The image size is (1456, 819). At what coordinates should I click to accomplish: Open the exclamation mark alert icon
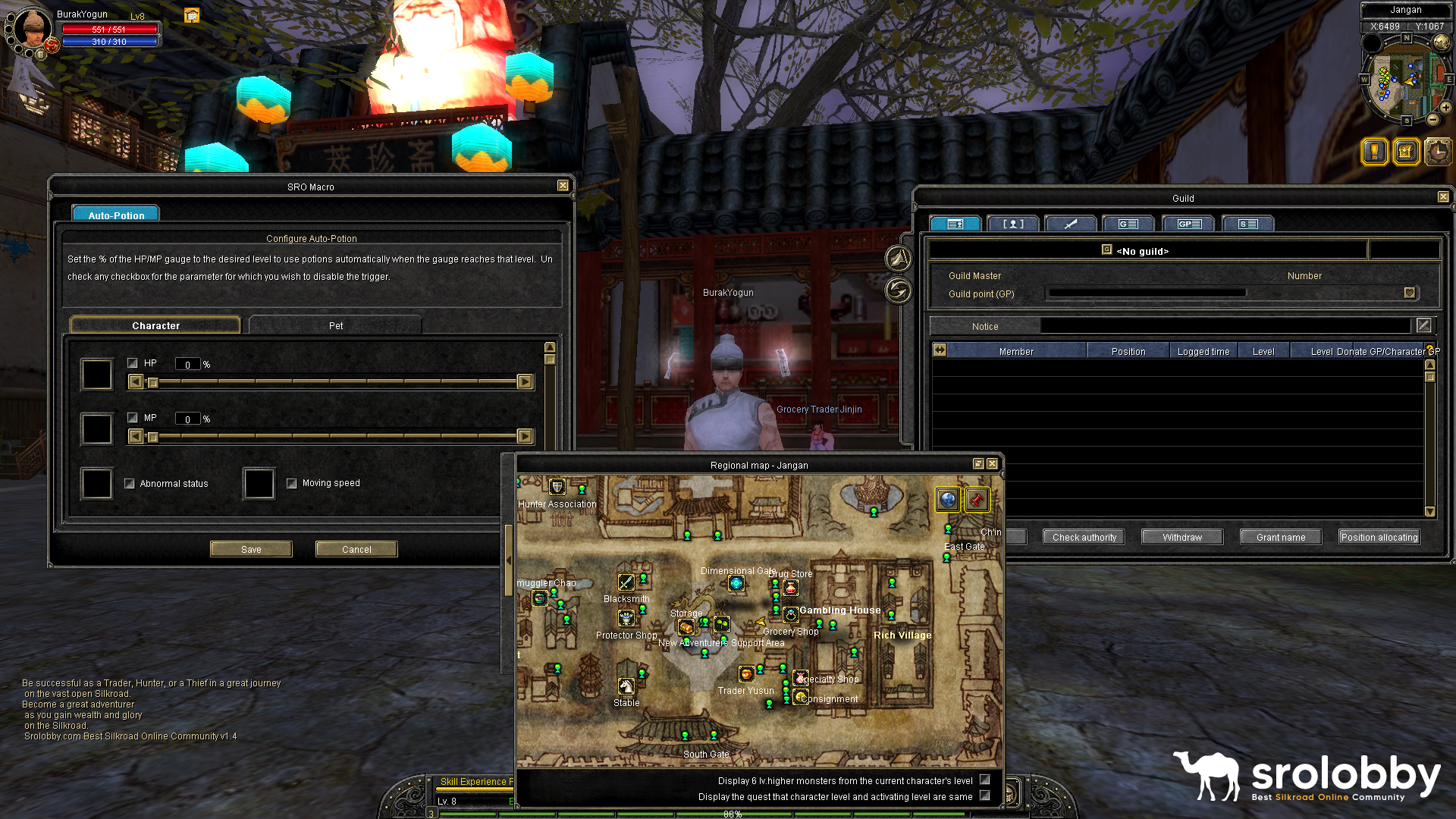click(x=1375, y=152)
